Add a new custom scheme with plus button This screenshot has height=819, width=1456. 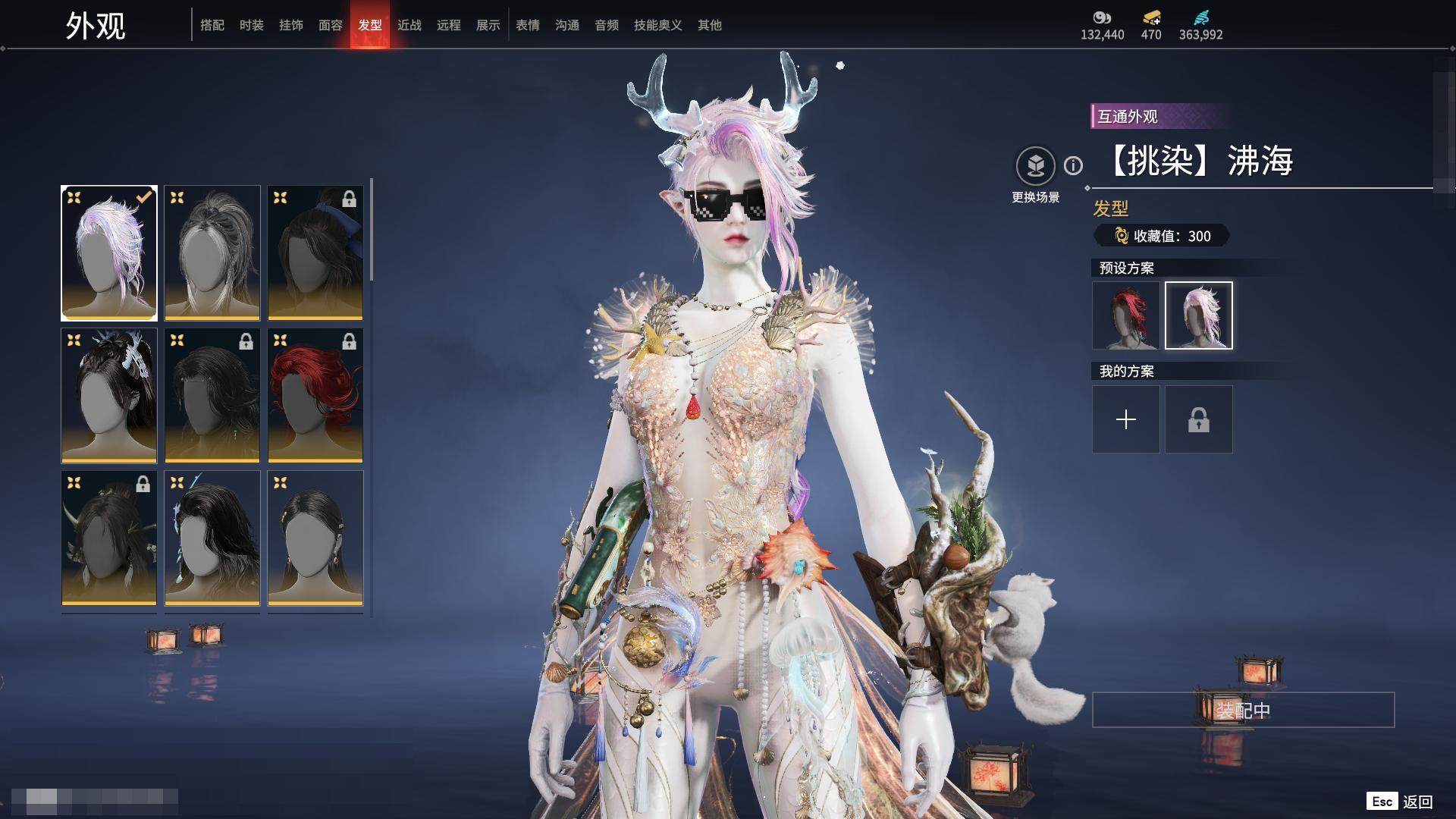coord(1125,419)
